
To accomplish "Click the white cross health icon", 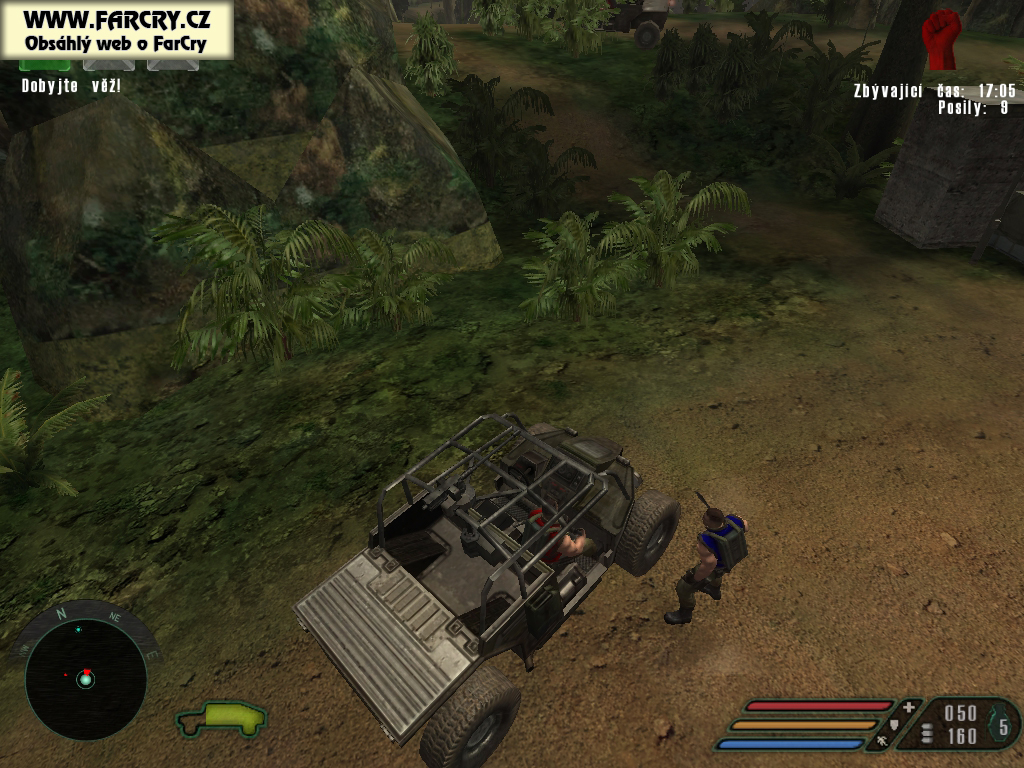I will (x=908, y=707).
